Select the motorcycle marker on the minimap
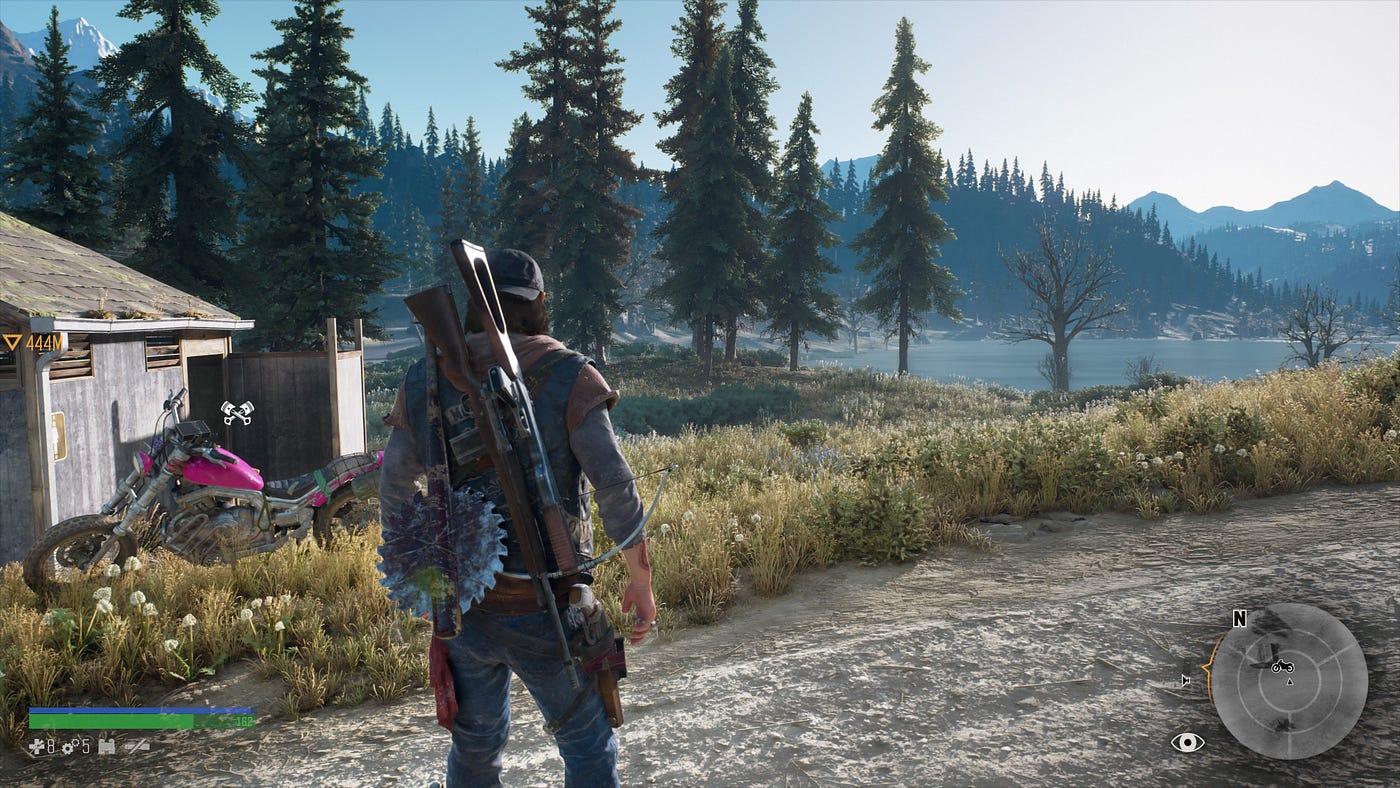Screen dimensions: 1400x788 coord(1281,666)
